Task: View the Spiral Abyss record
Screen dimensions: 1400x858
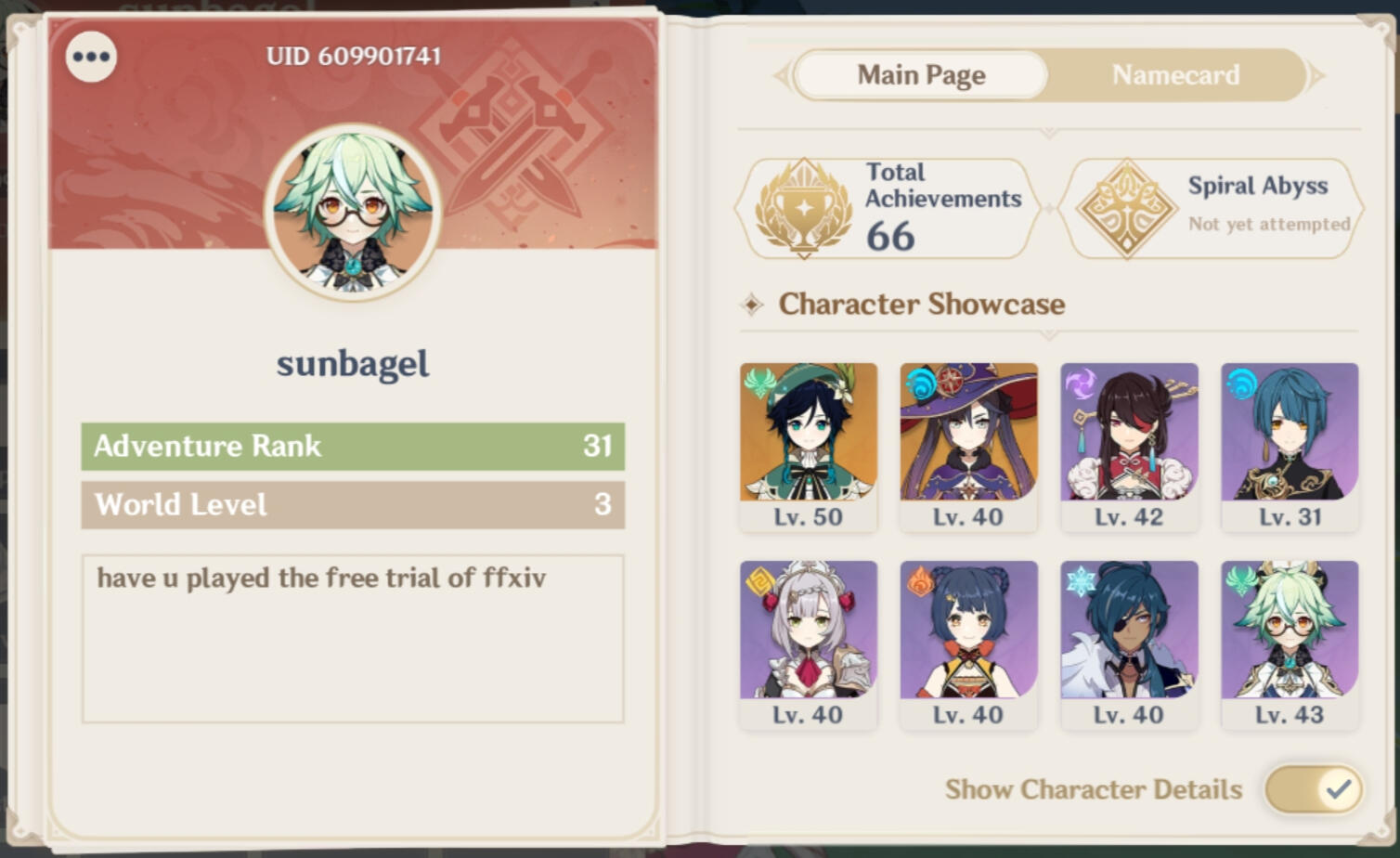Action: pyautogui.click(x=1212, y=208)
